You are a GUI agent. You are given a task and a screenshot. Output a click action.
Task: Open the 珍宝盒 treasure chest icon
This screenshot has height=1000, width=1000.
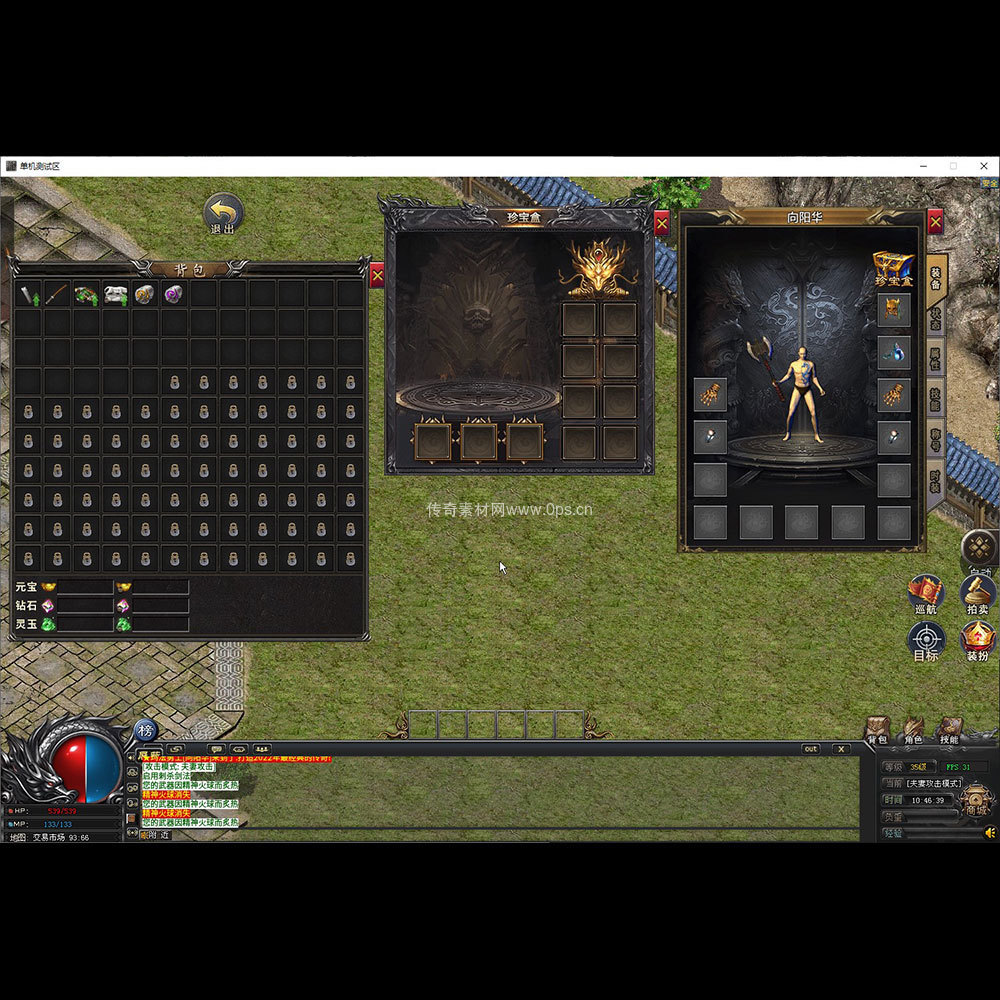click(x=893, y=269)
